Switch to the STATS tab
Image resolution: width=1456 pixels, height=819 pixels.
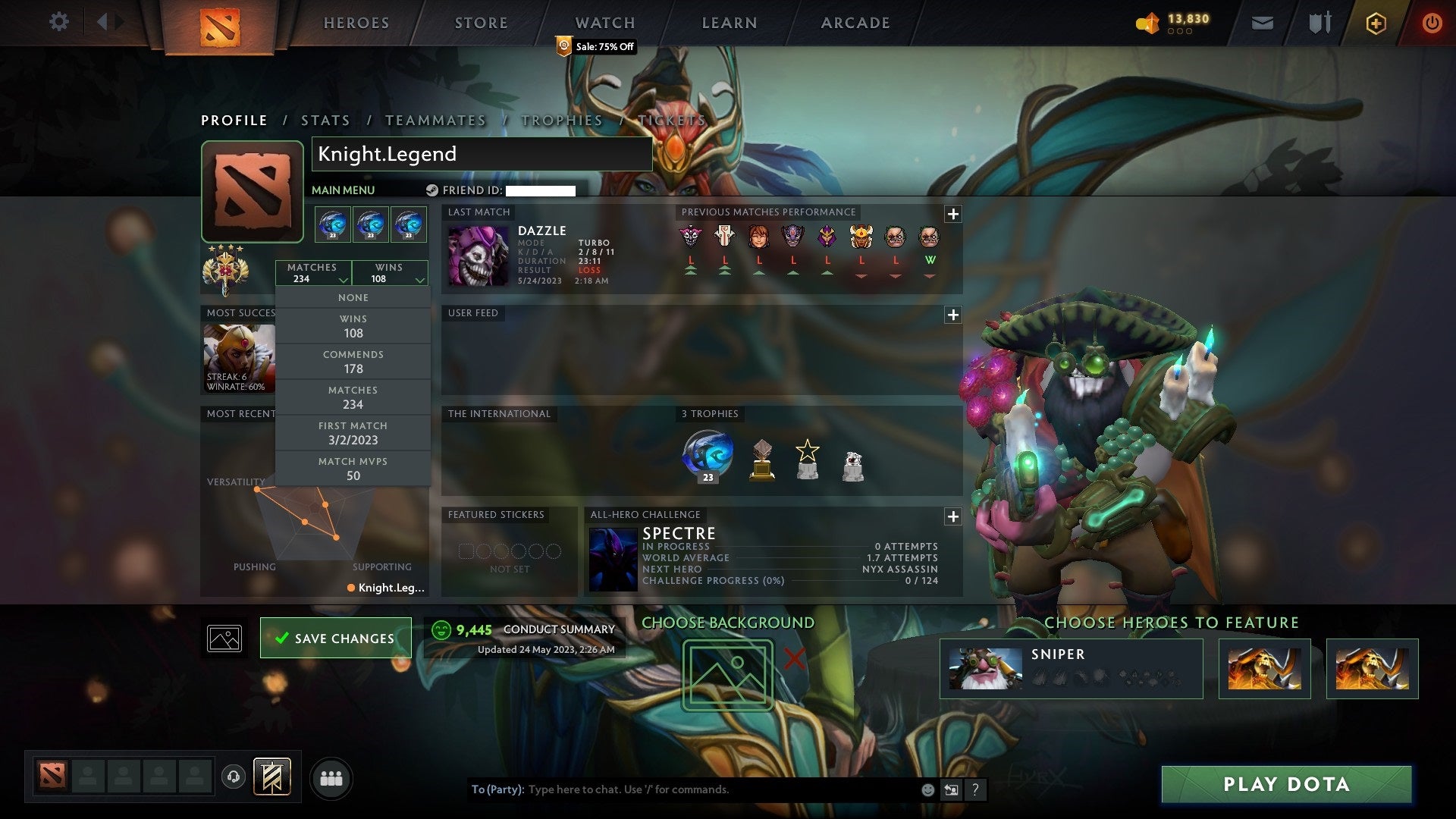click(x=325, y=120)
